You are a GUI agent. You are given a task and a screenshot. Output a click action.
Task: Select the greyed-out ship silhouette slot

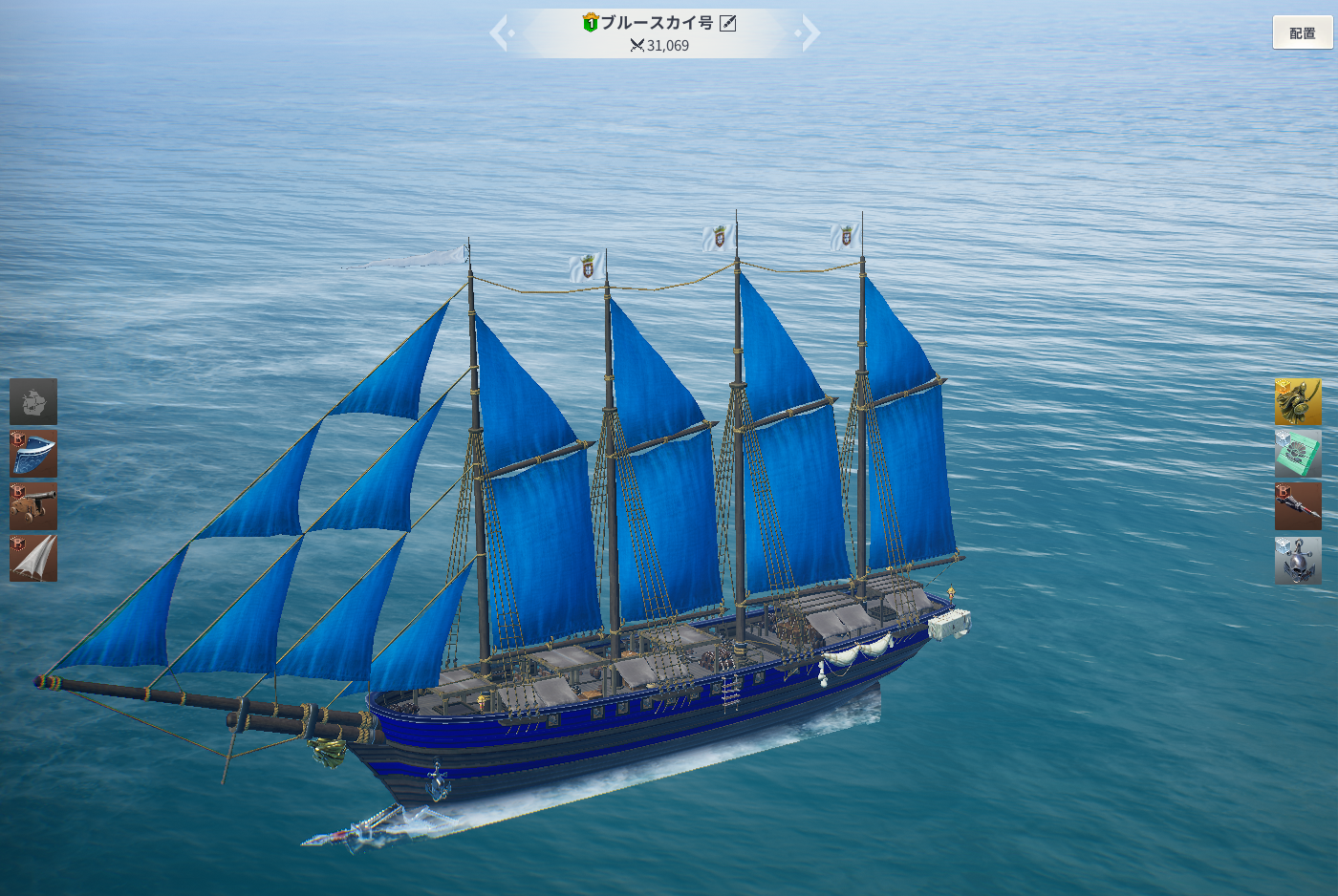click(33, 401)
